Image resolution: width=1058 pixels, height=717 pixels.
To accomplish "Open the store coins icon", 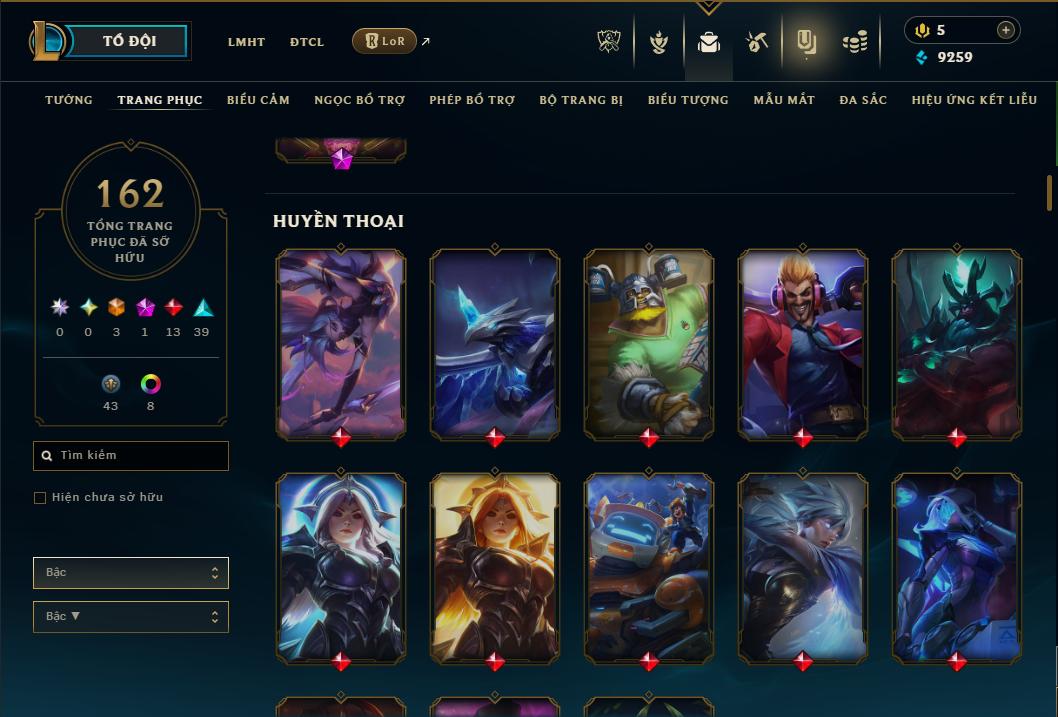I will click(854, 42).
